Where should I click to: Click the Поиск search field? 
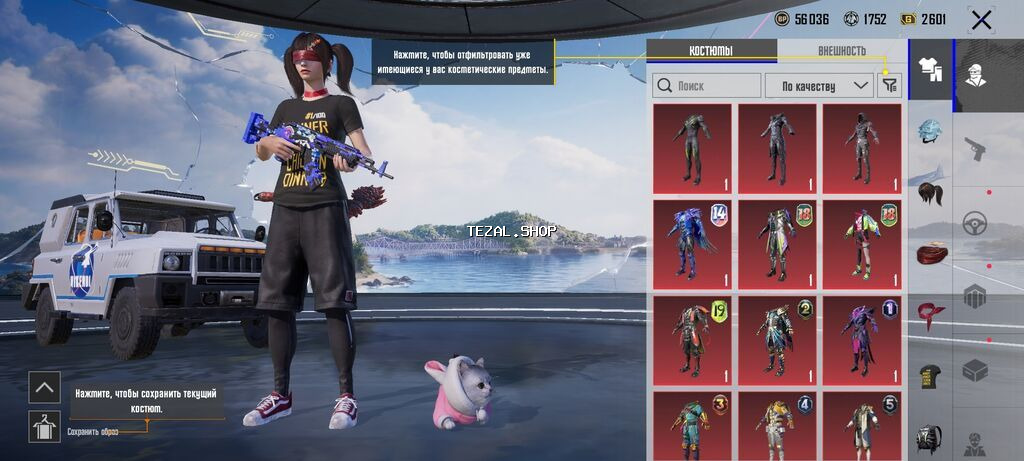click(706, 86)
